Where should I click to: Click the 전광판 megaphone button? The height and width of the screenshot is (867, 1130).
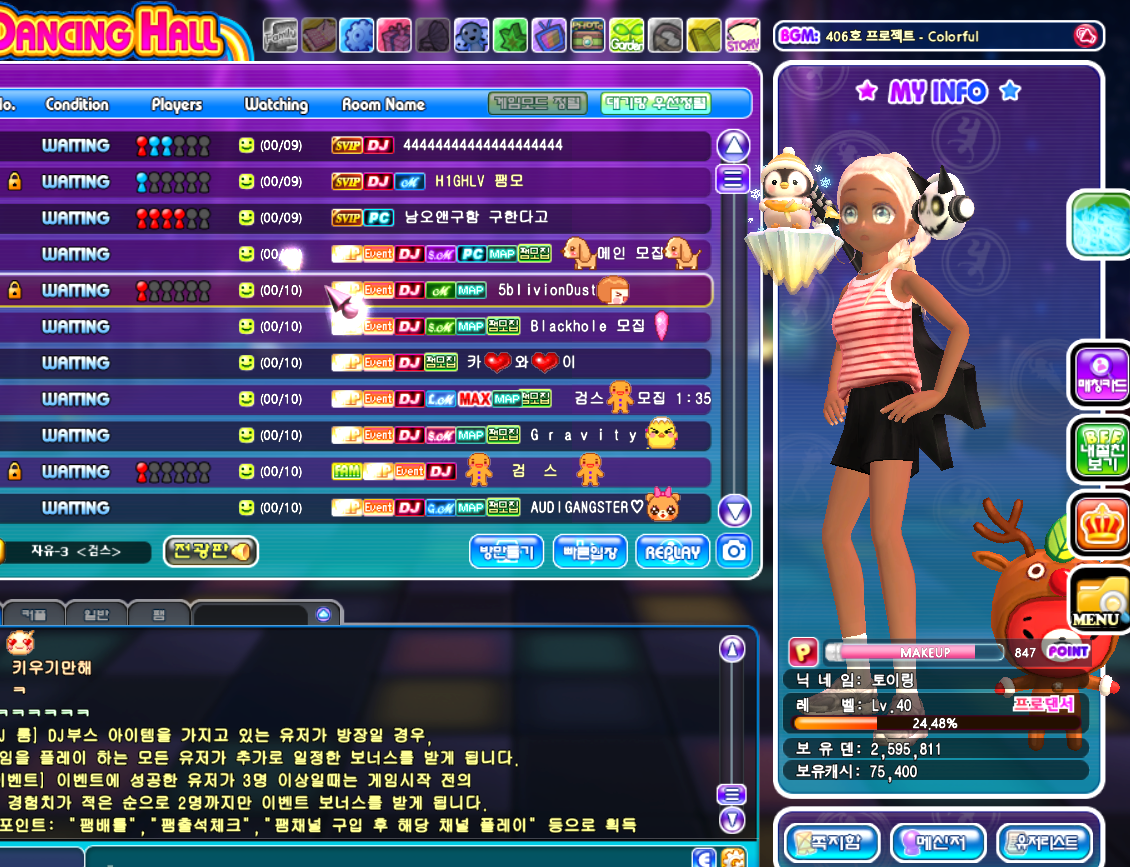[210, 551]
